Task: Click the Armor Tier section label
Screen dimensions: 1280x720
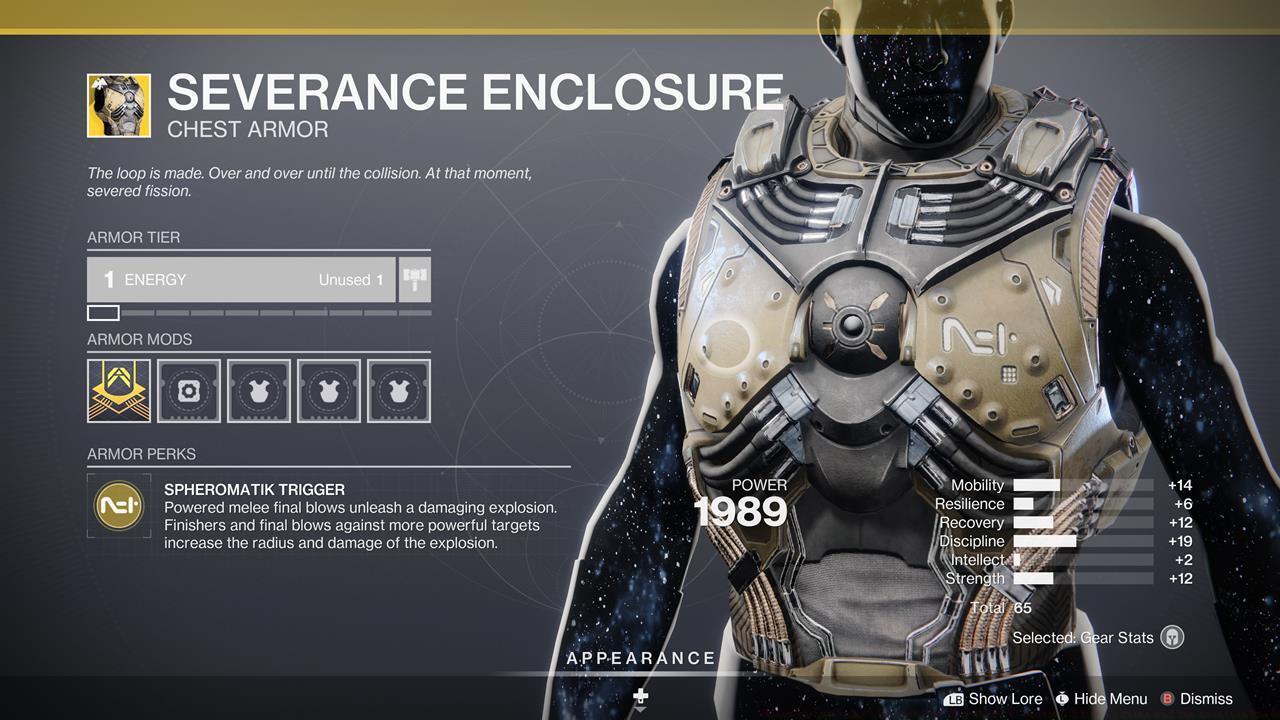Action: click(134, 237)
